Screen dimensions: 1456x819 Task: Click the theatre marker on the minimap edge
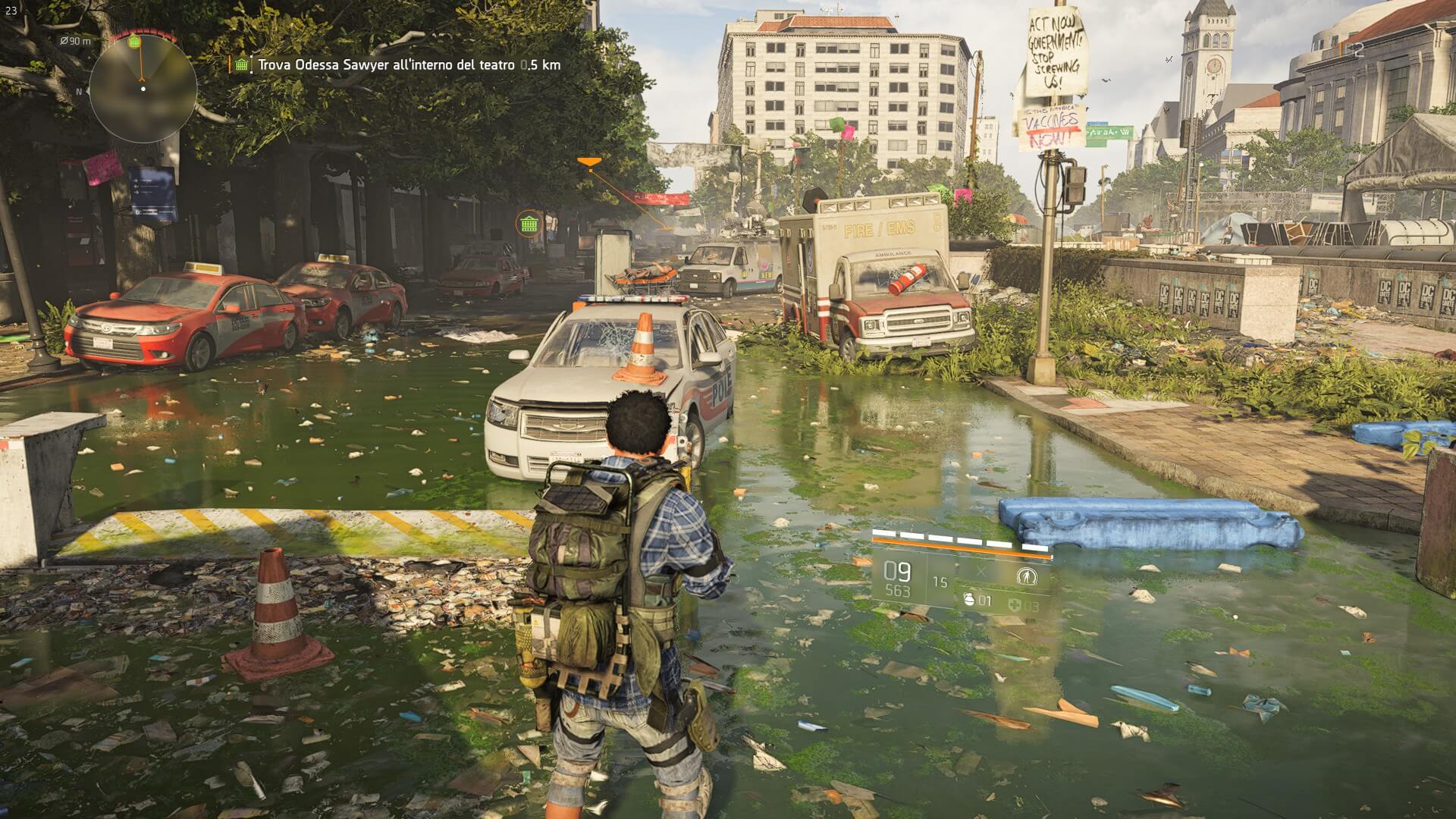(134, 41)
